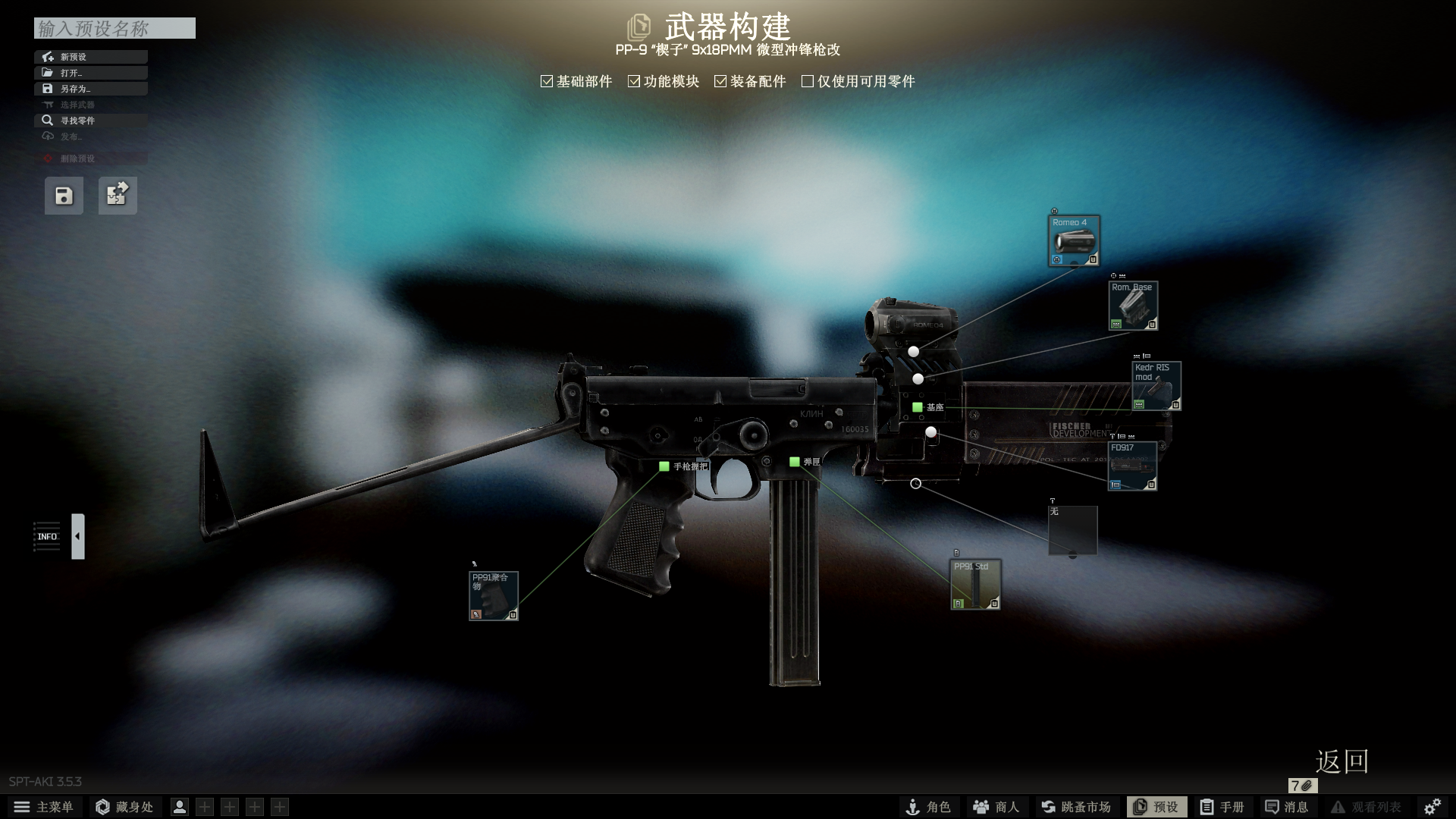
Task: Toggle the 功能模块 checkbox
Action: 634,81
